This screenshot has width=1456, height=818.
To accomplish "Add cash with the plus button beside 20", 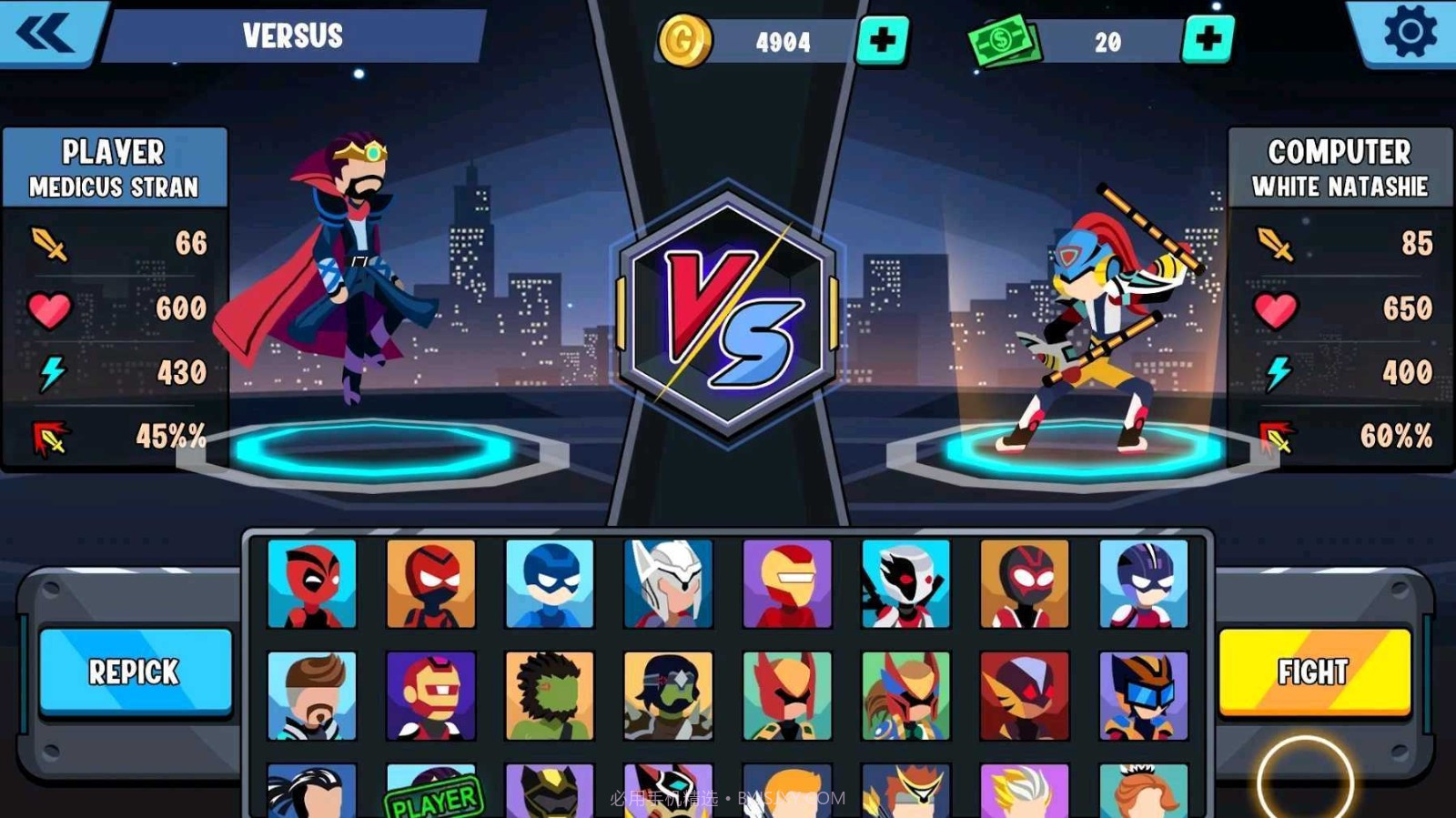I will pos(1208,40).
